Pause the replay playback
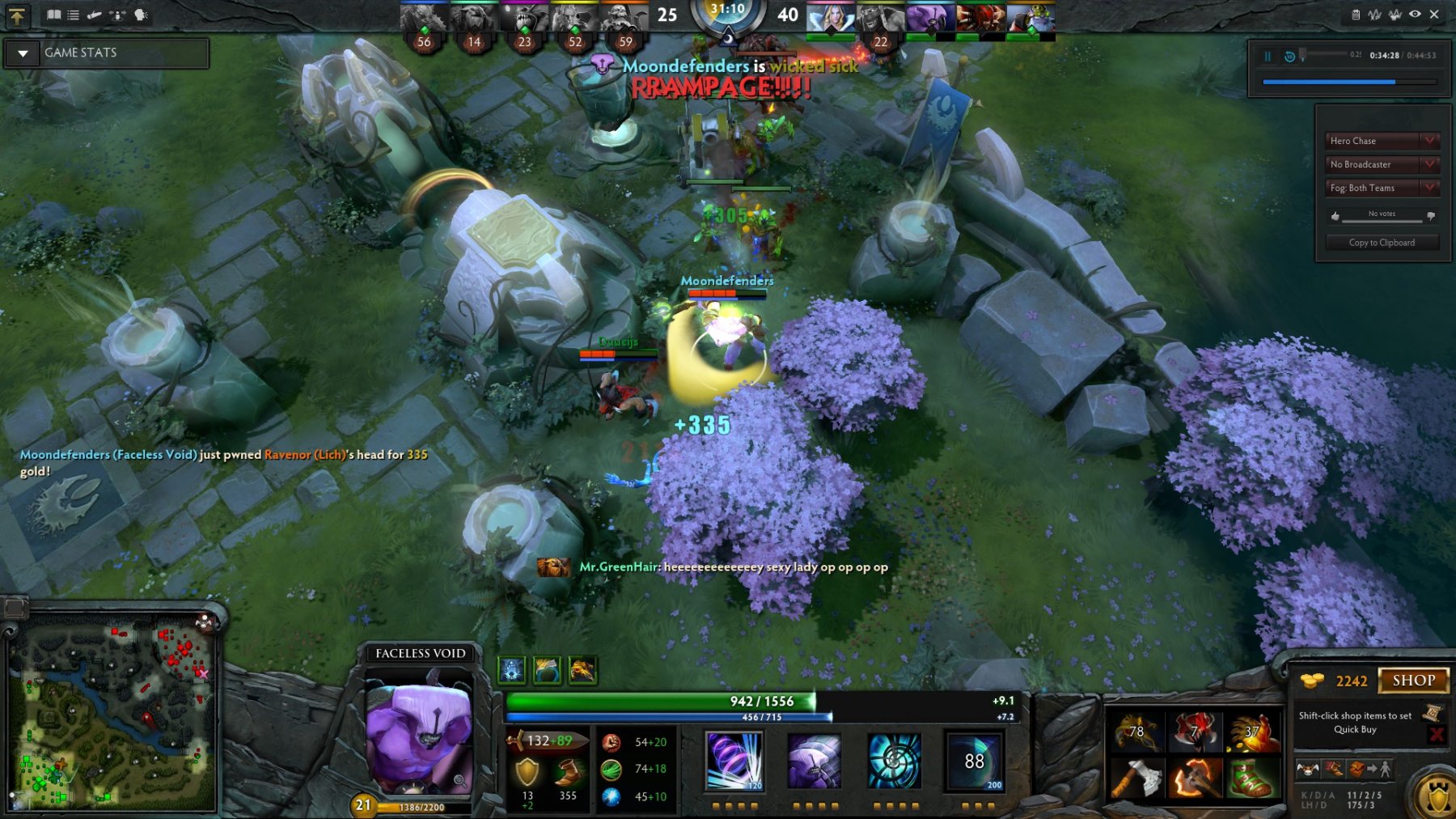Image resolution: width=1456 pixels, height=819 pixels. pyautogui.click(x=1268, y=56)
